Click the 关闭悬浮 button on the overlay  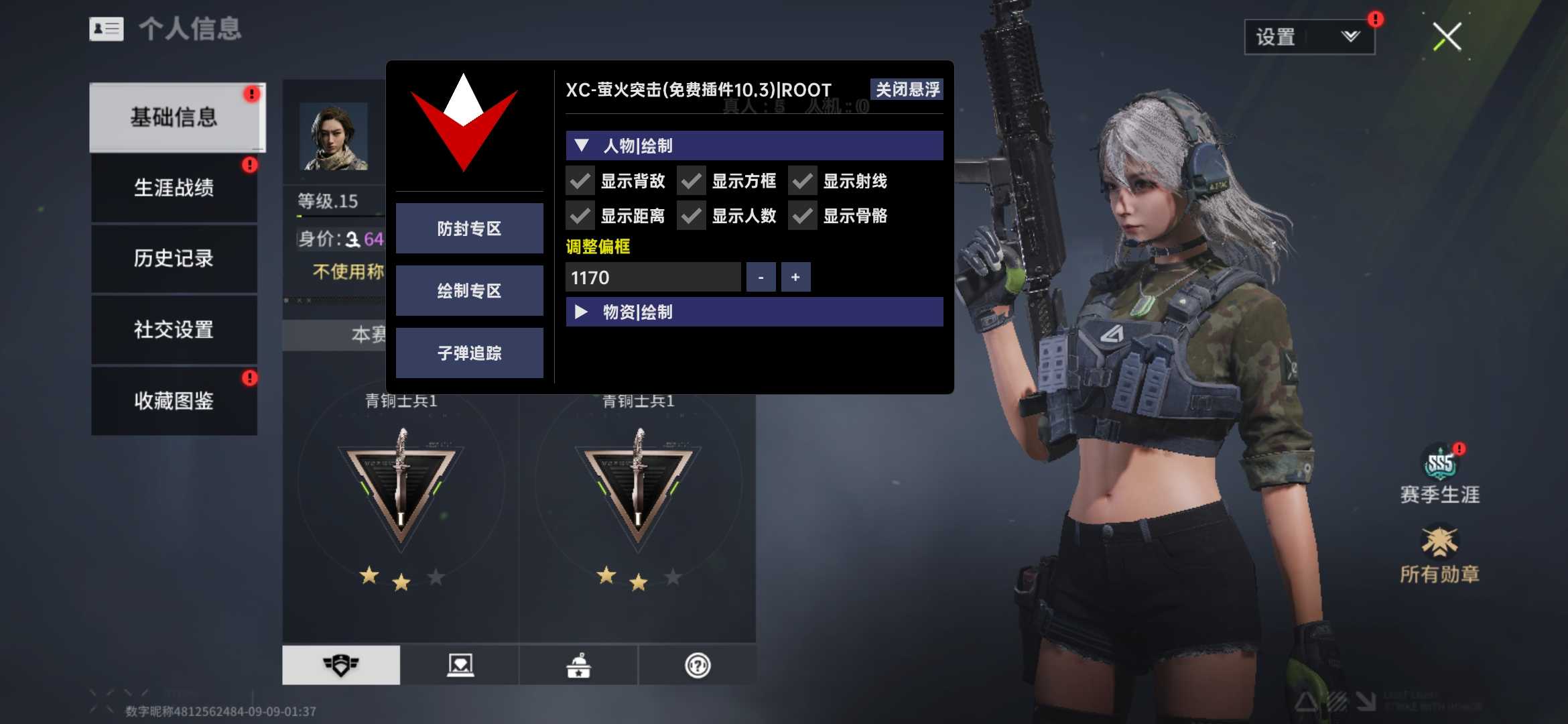point(907,90)
